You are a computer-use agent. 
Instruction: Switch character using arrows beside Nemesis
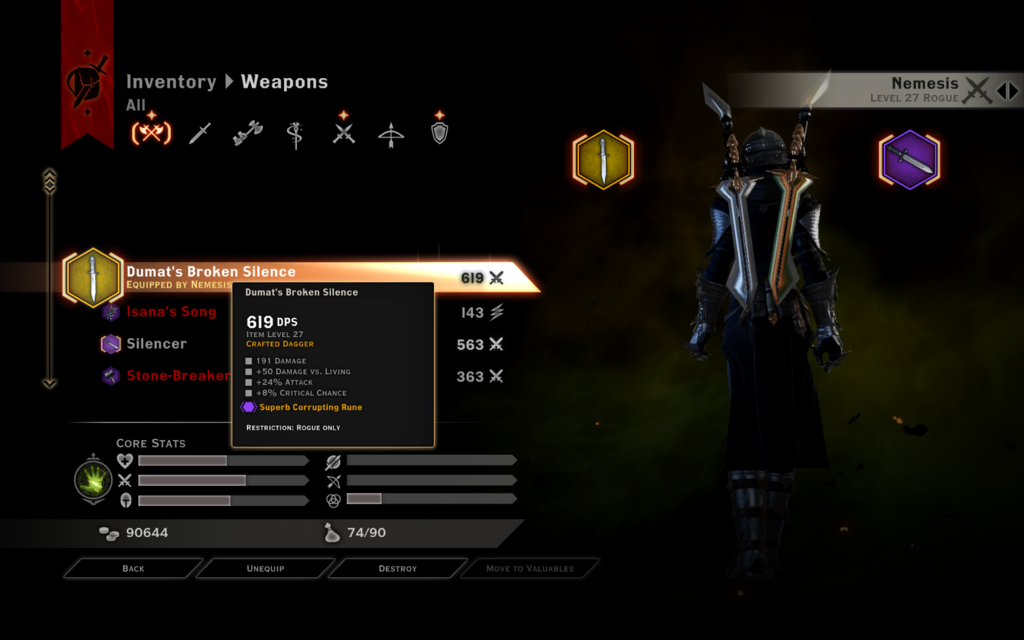coord(1007,91)
